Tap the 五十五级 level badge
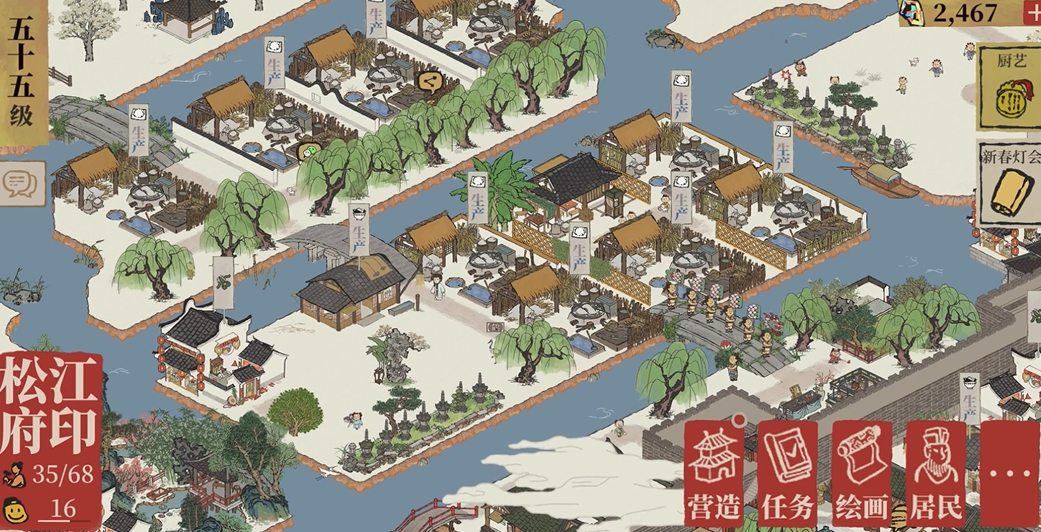Image resolution: width=1041 pixels, height=532 pixels. pos(22,75)
